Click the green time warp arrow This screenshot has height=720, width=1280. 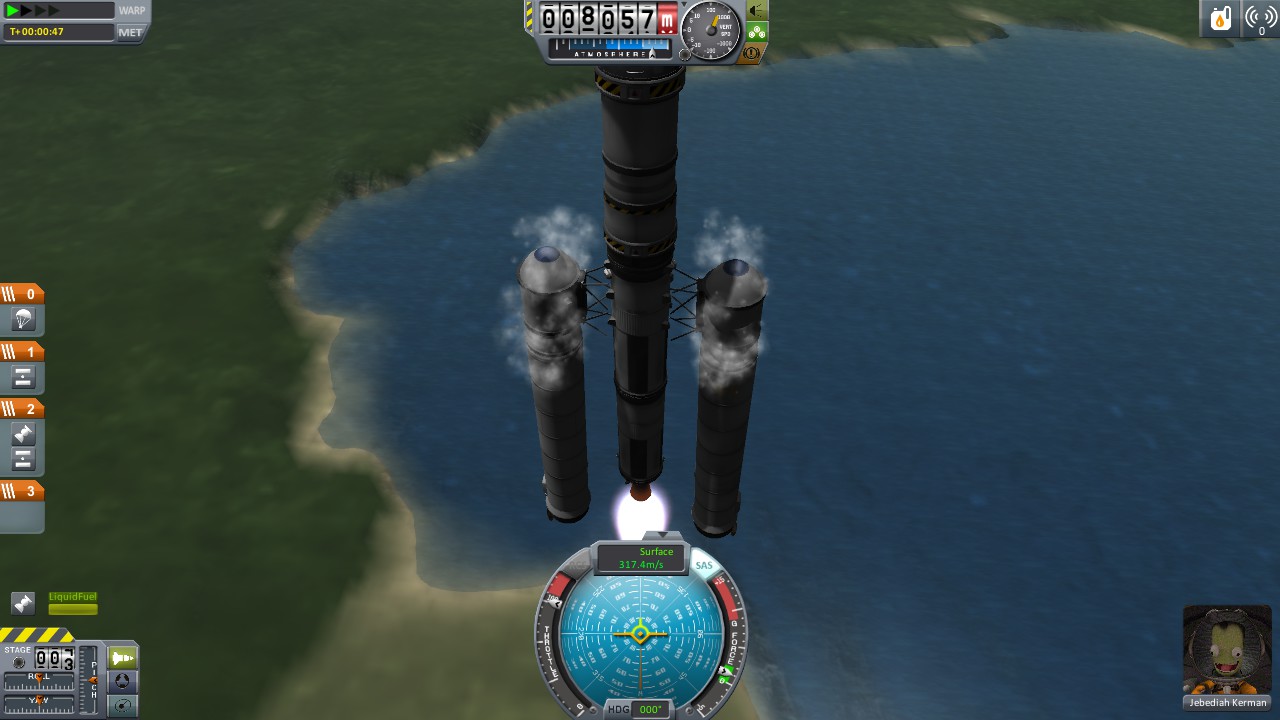pyautogui.click(x=13, y=11)
